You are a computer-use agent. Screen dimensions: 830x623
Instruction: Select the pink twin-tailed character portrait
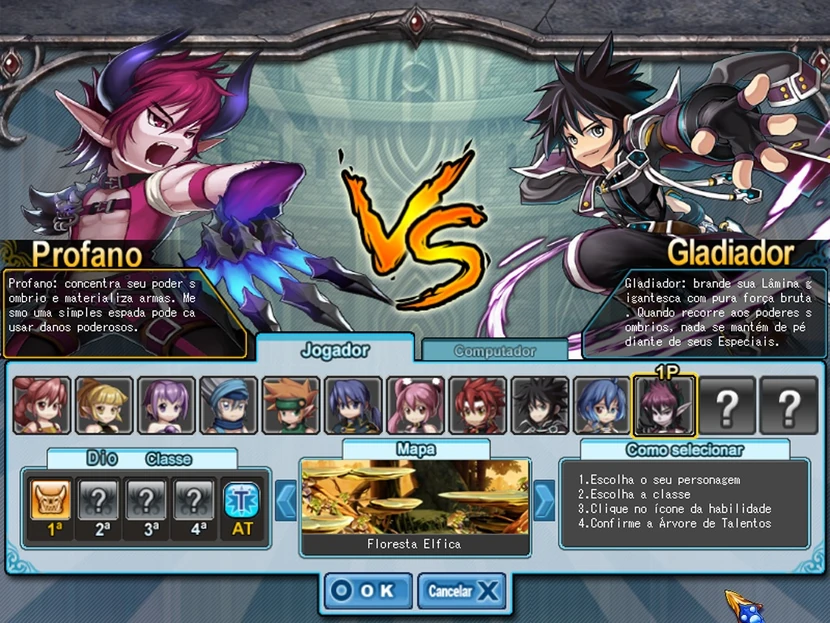(415, 405)
